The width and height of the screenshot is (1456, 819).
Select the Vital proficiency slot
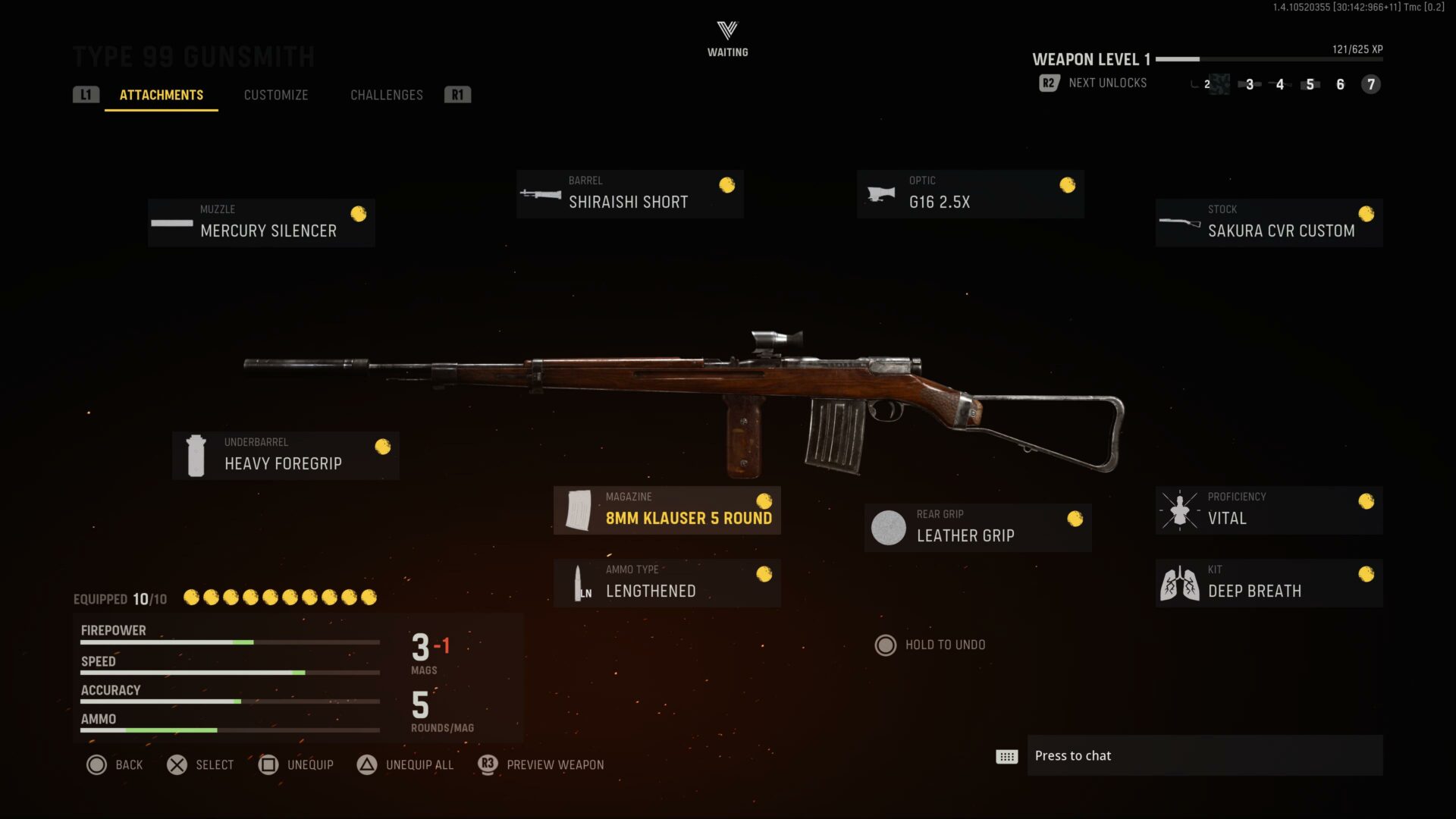coord(1269,510)
